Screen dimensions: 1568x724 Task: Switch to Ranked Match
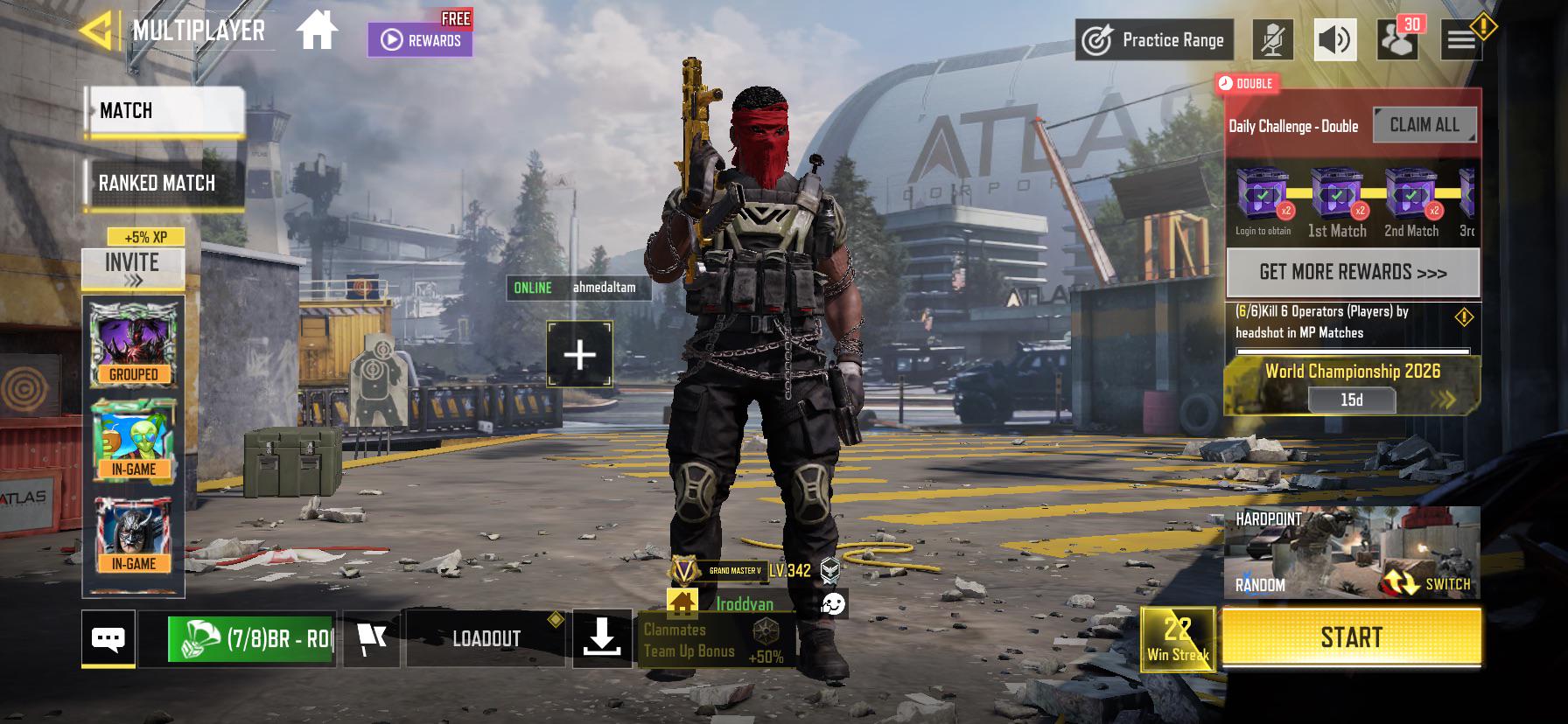click(163, 183)
